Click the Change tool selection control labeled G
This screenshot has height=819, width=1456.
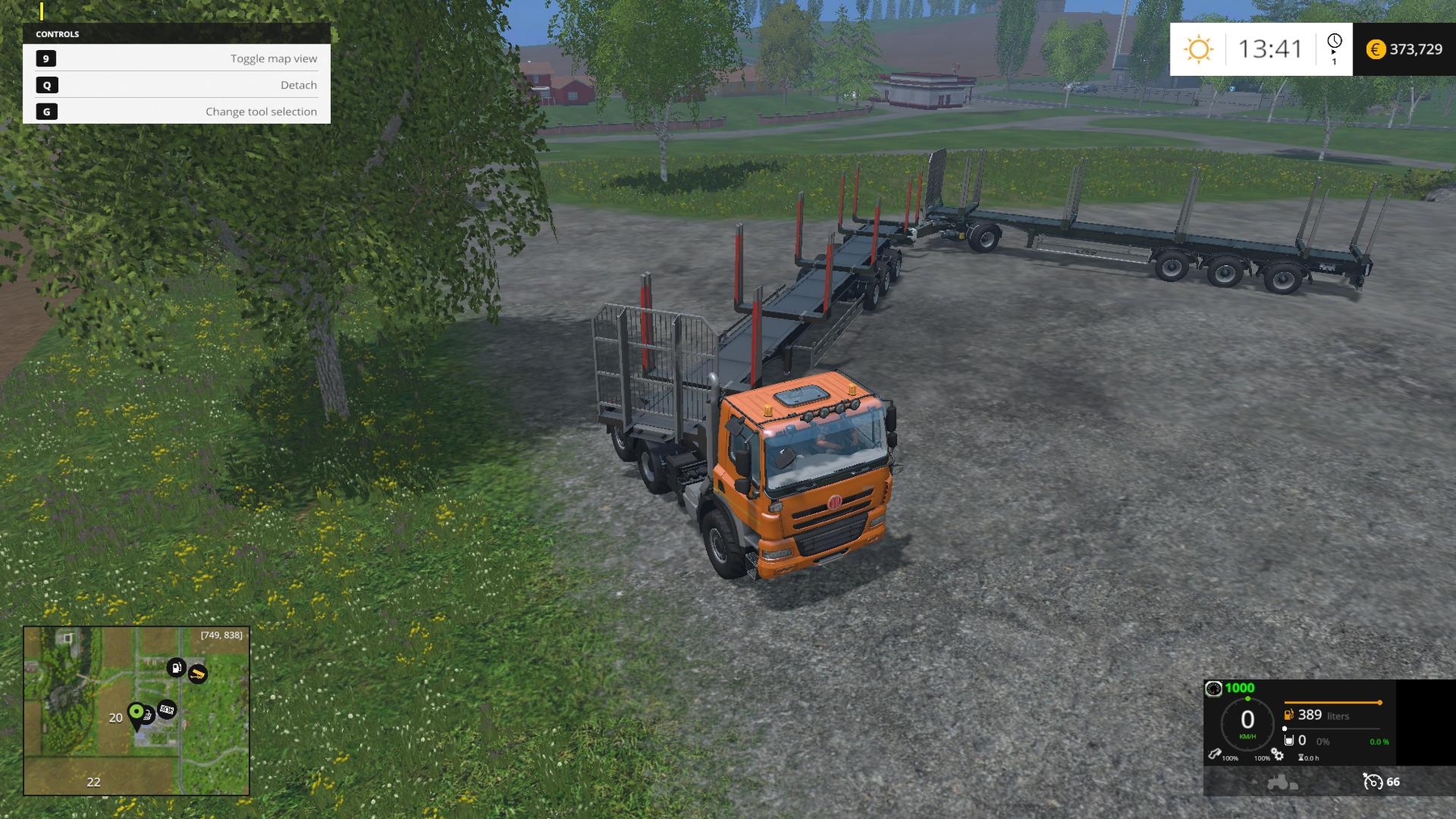click(x=46, y=112)
